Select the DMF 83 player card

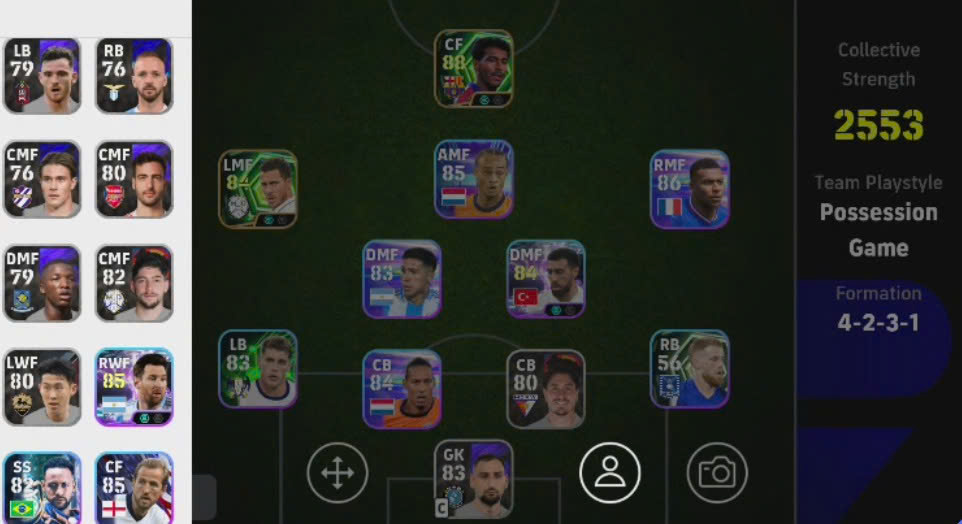[402, 279]
